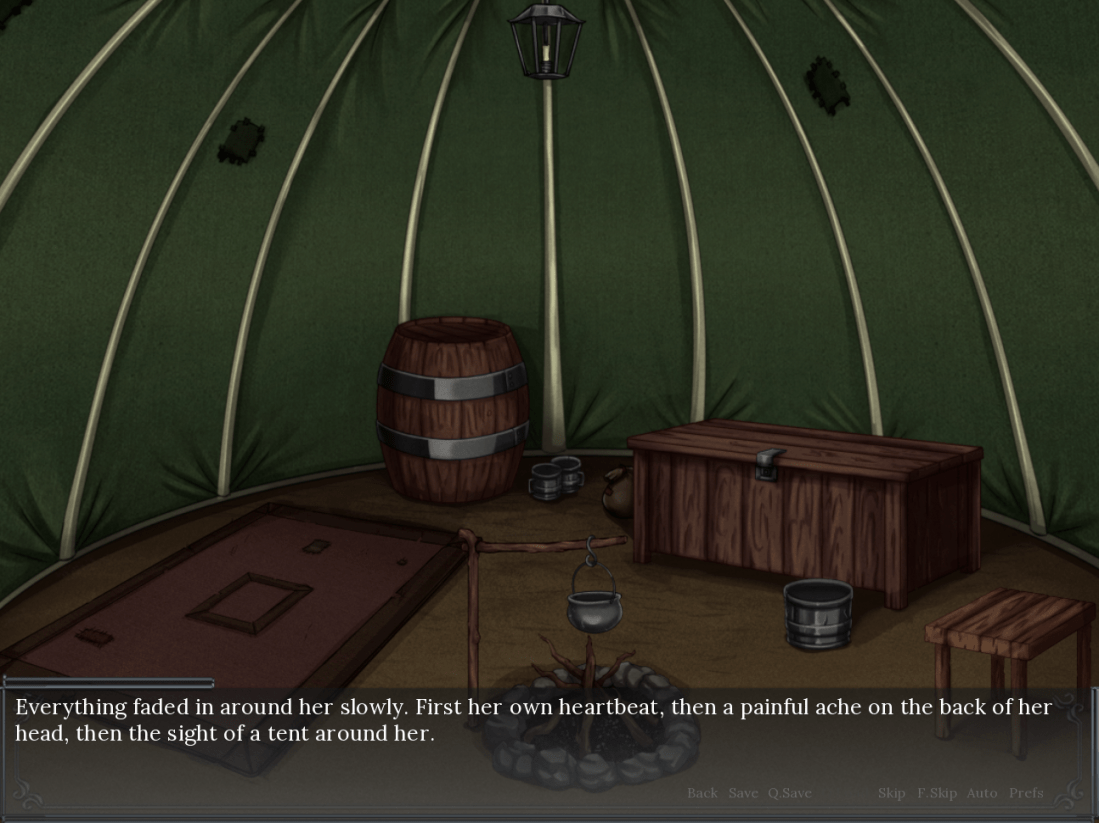Open the Prefs menu

[1026, 793]
